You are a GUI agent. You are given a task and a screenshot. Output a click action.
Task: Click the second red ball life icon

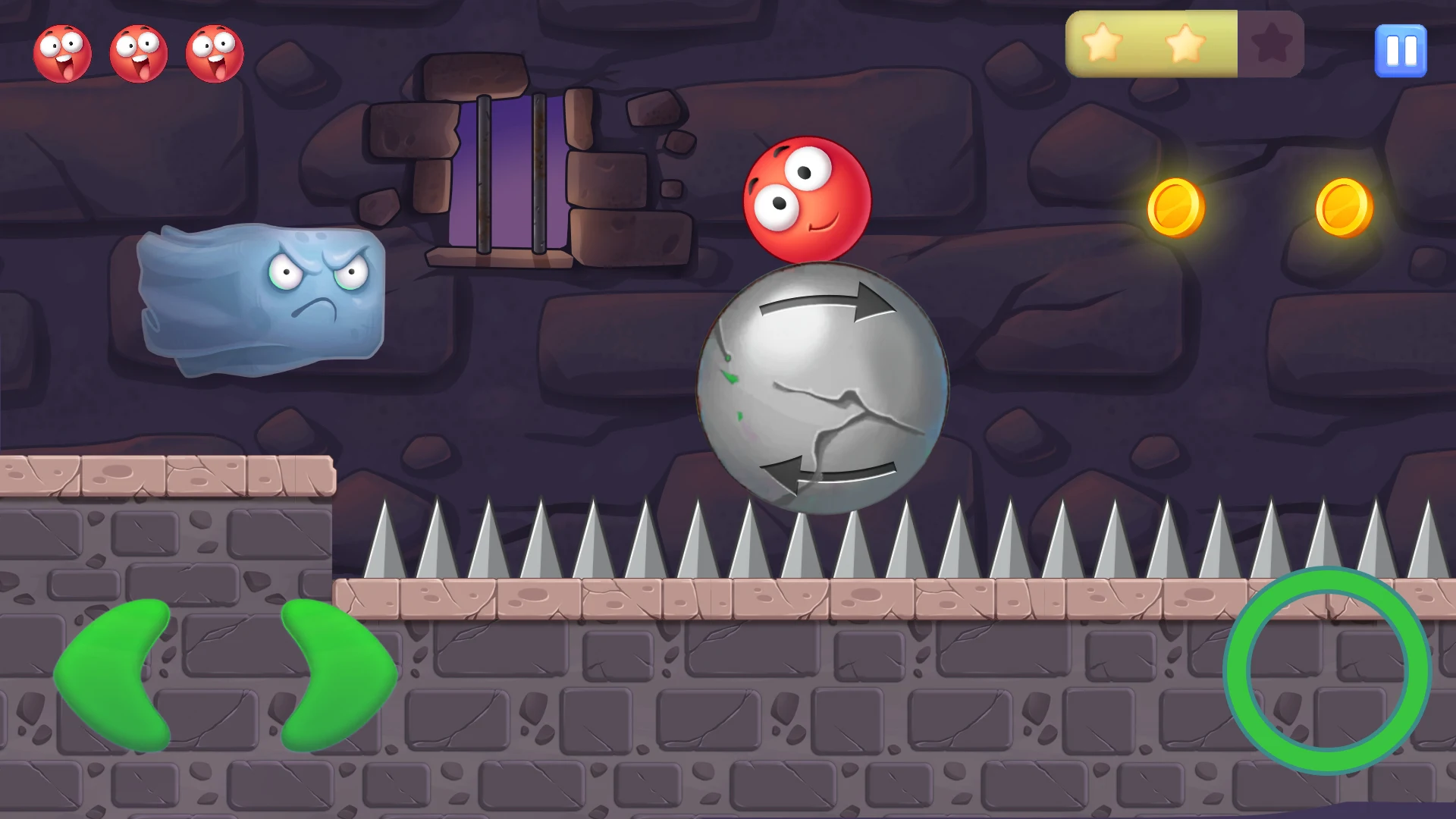[138, 52]
